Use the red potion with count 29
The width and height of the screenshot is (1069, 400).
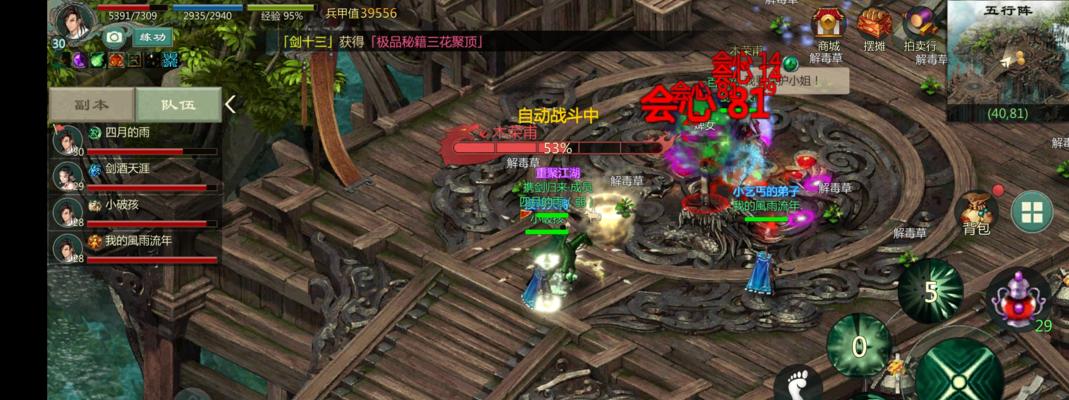[x=1019, y=299]
